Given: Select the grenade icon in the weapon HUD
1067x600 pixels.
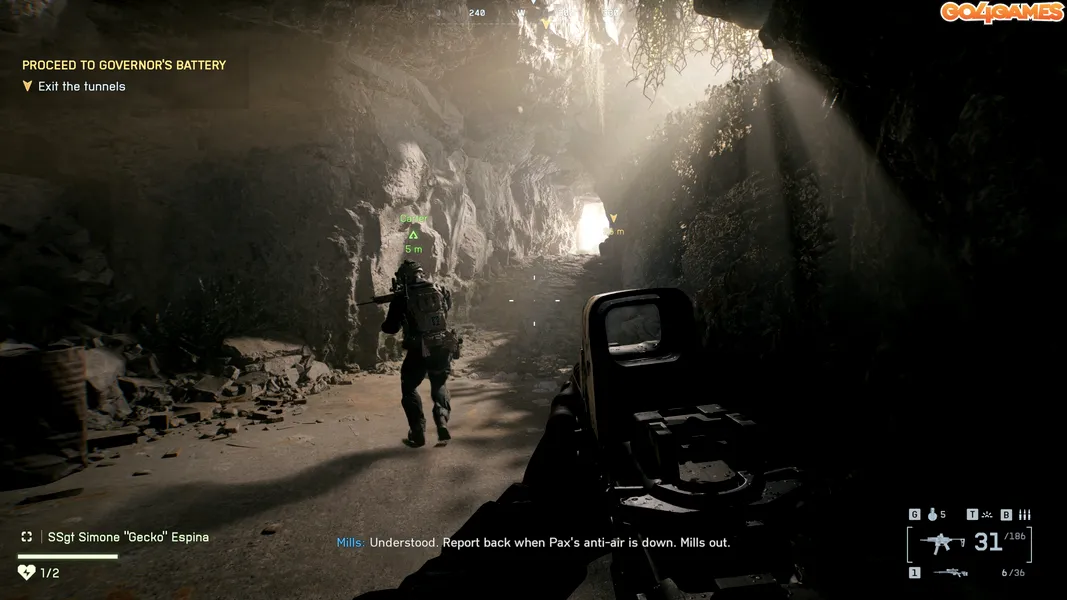Looking at the screenshot, I should (933, 515).
